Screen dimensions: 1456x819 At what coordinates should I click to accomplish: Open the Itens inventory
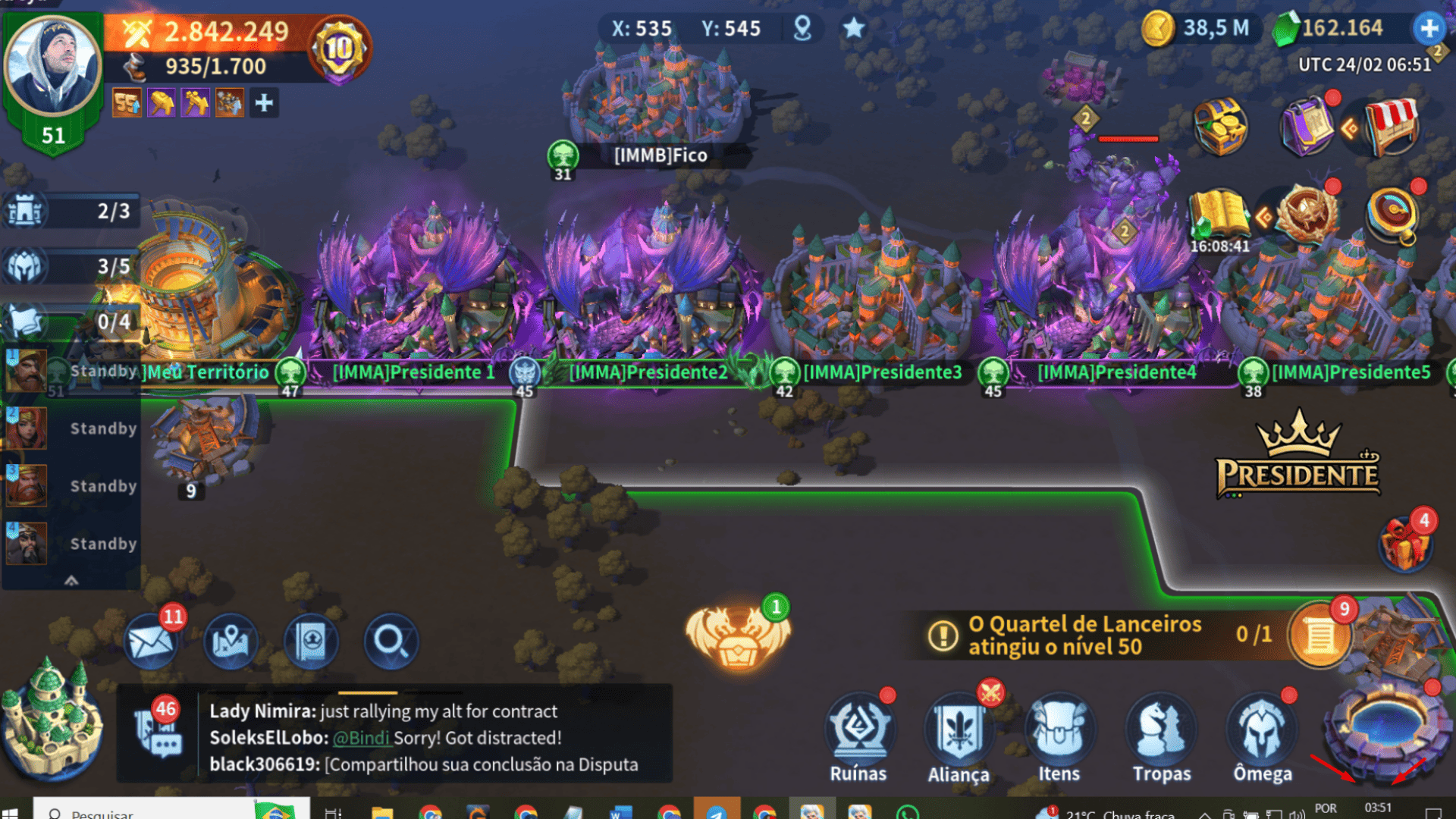(x=1059, y=736)
